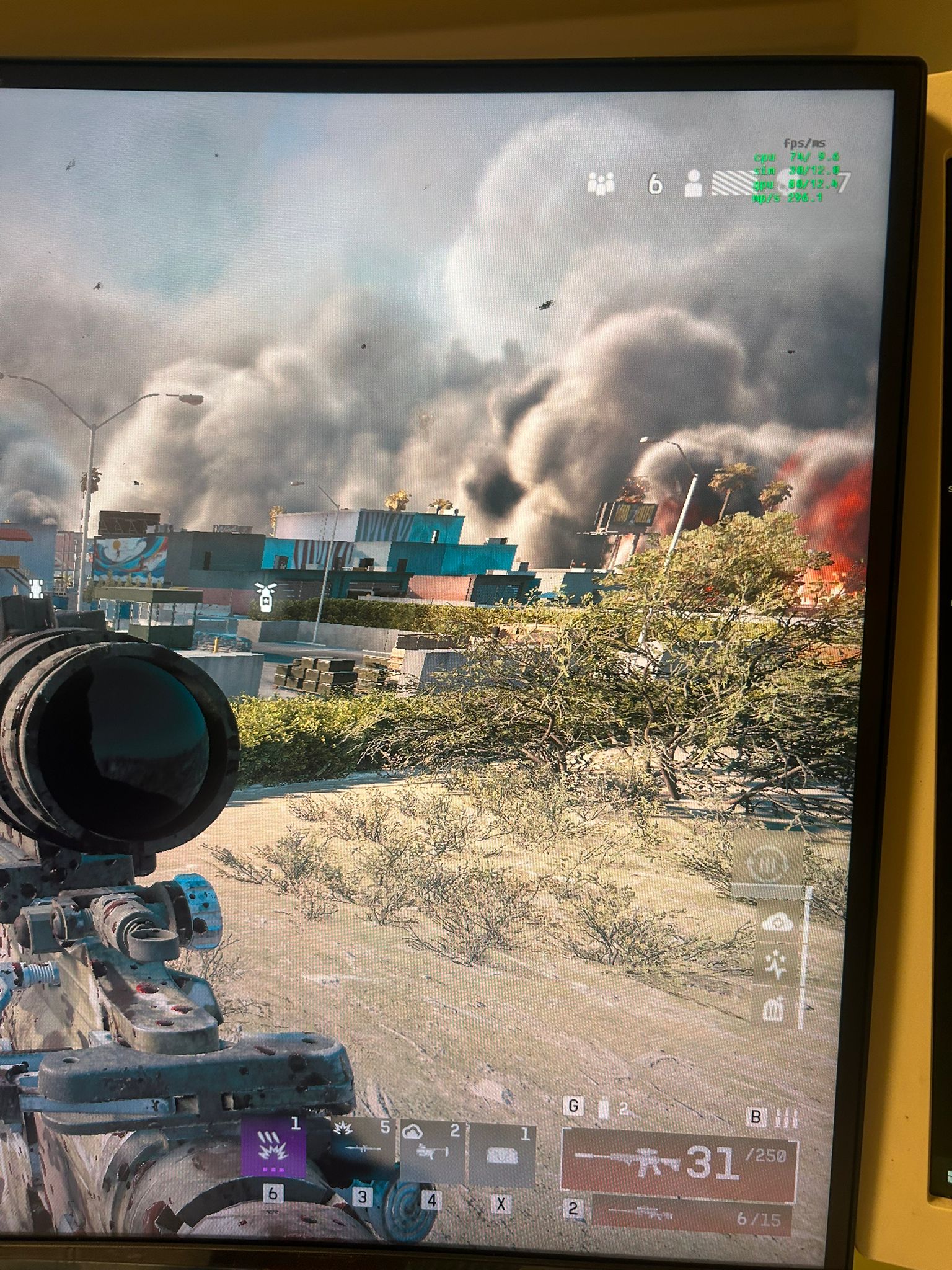Click the squad members icon
952x1270 pixels.
pos(601,184)
